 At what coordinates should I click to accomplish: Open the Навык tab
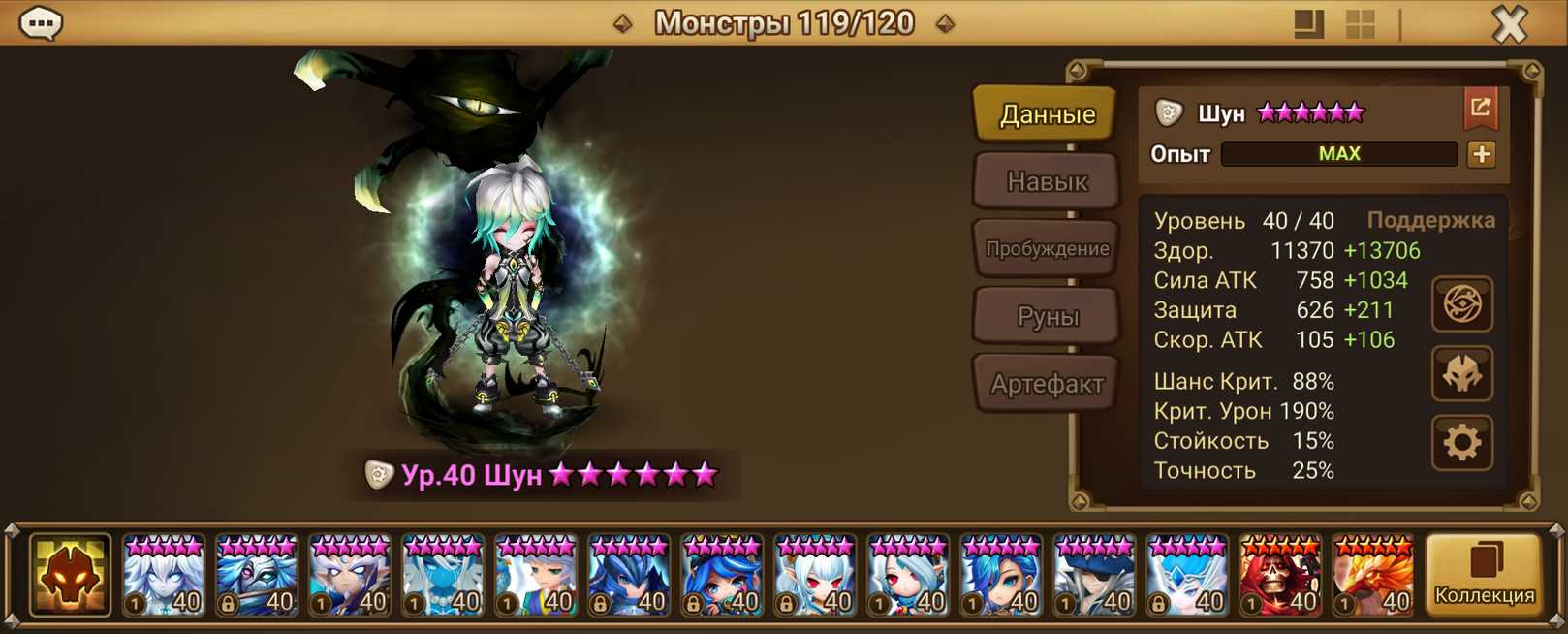pos(1047,181)
